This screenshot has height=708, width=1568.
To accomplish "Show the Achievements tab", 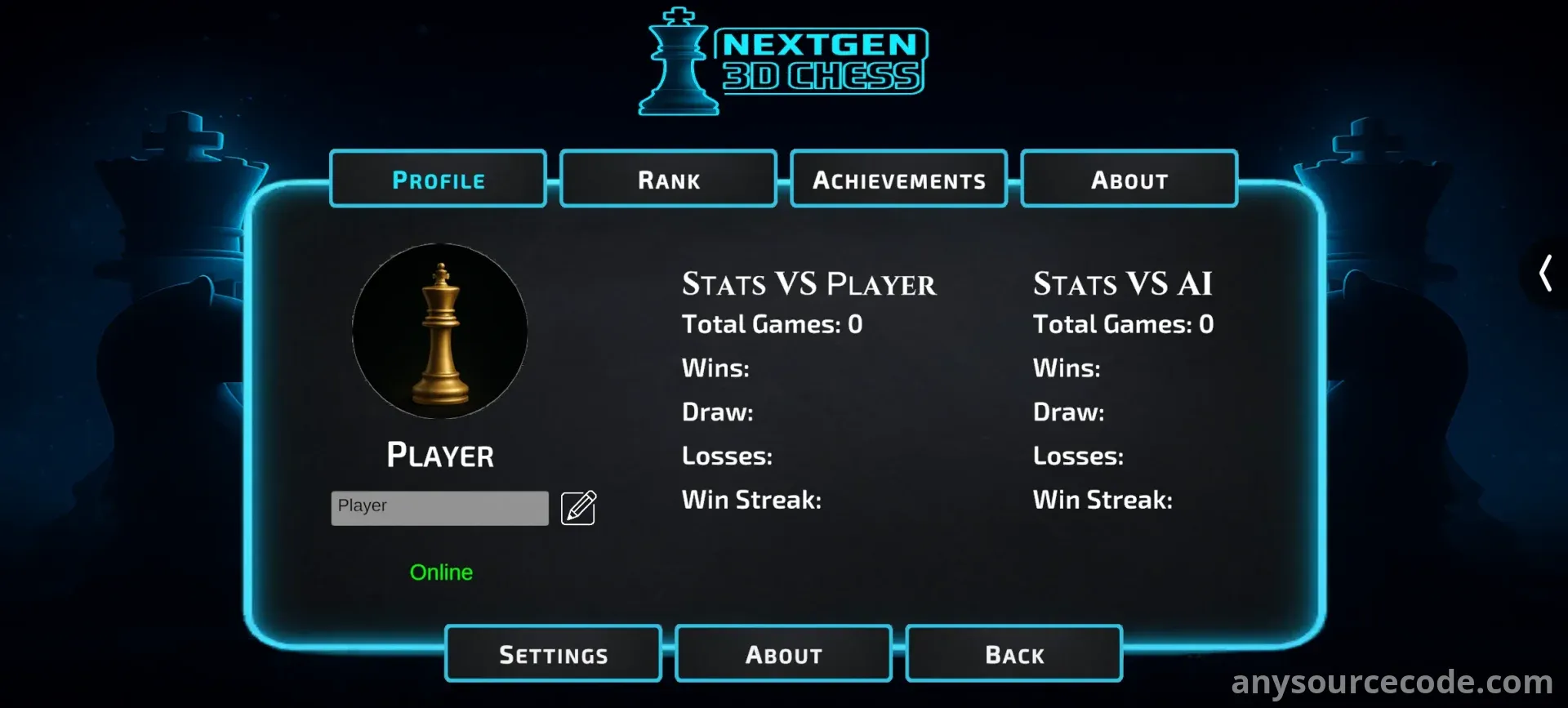I will pos(898,180).
